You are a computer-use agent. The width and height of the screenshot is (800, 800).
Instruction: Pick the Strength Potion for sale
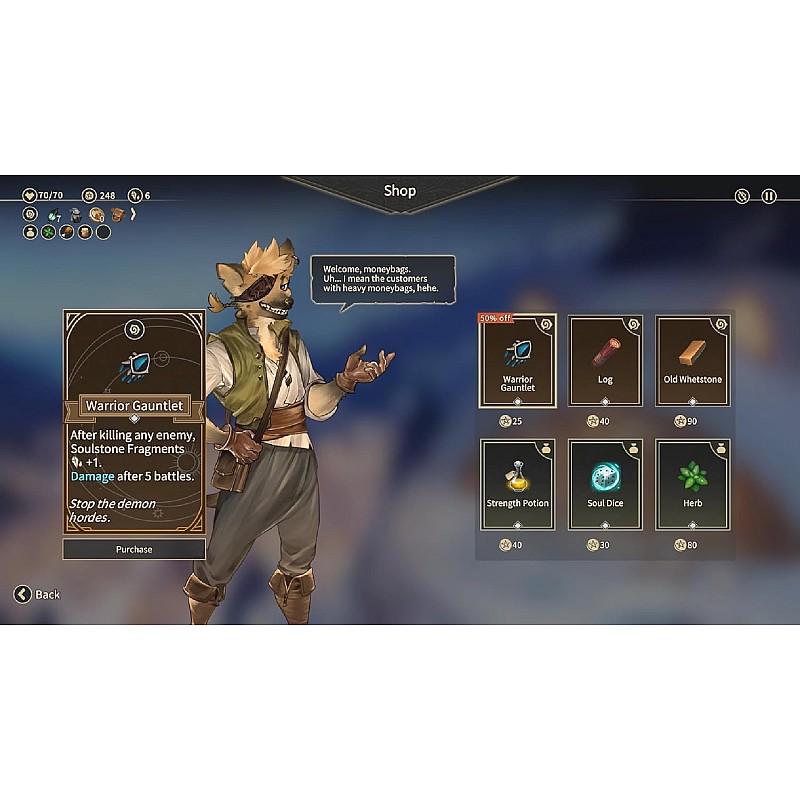tap(518, 484)
